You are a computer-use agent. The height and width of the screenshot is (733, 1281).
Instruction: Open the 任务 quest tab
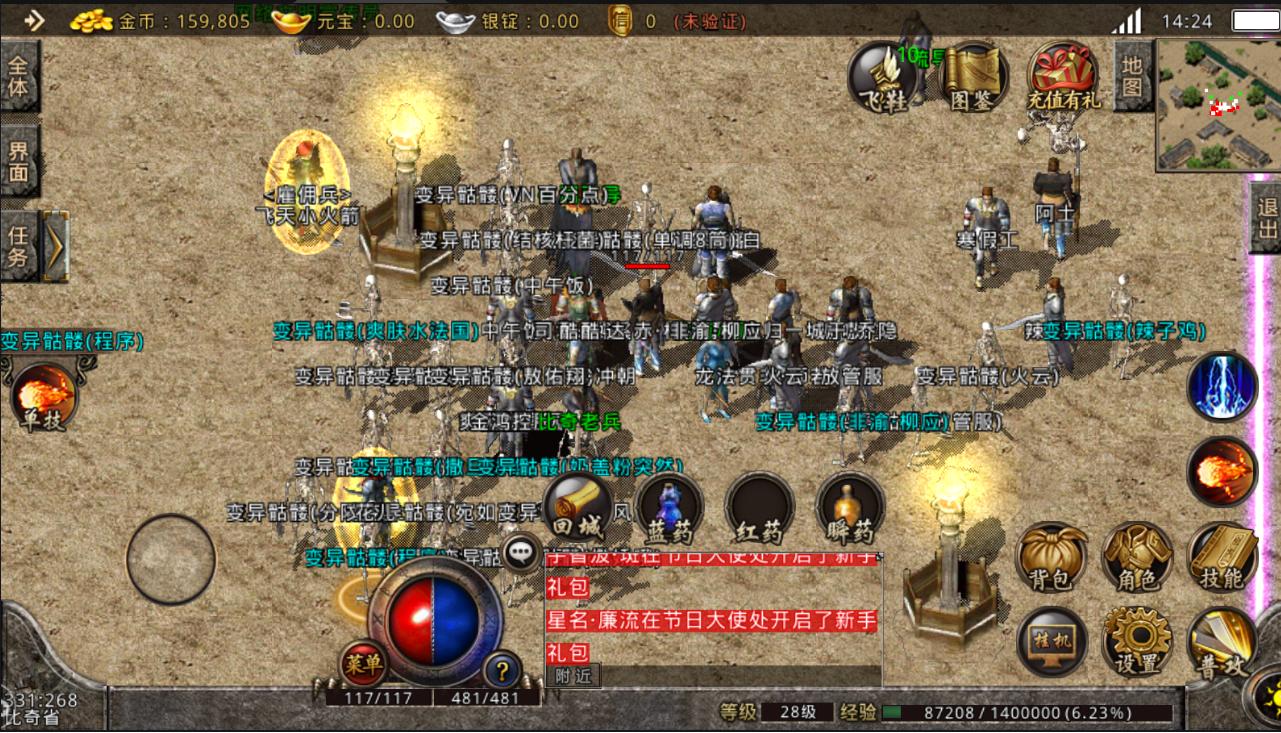click(x=19, y=245)
